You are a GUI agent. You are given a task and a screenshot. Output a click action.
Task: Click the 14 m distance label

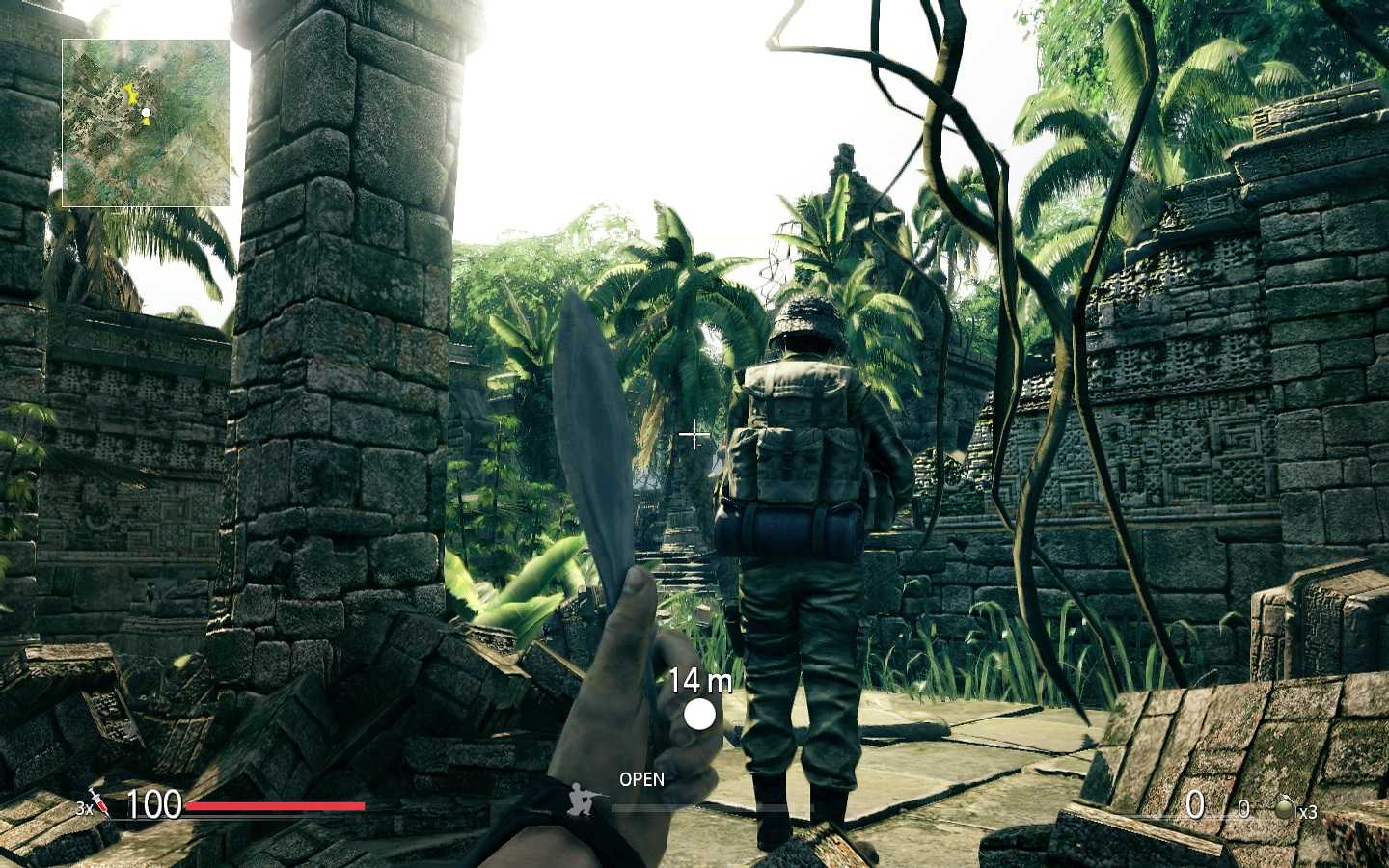[x=700, y=681]
